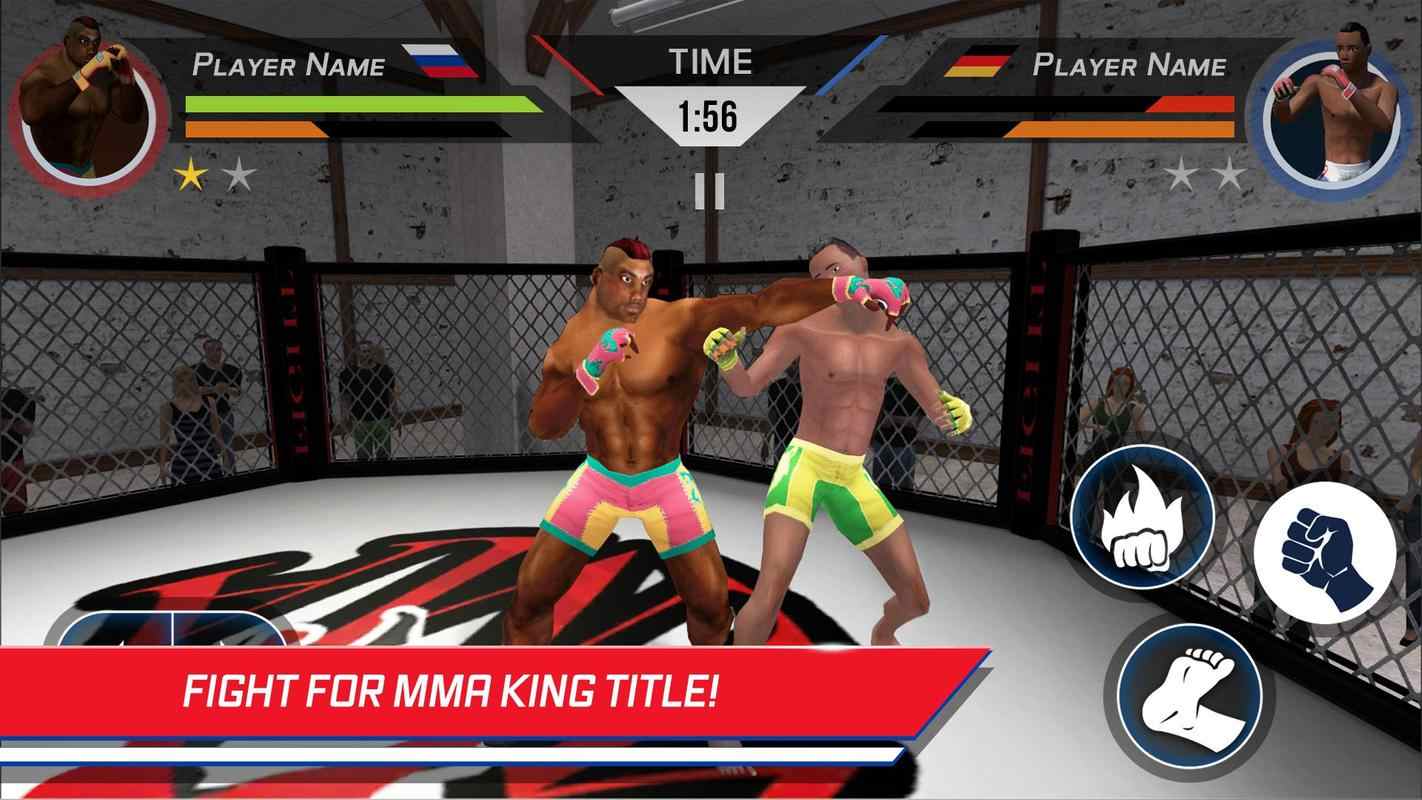Screen dimensions: 1422x800
Task: Click the German flag next to right player
Action: (x=981, y=63)
